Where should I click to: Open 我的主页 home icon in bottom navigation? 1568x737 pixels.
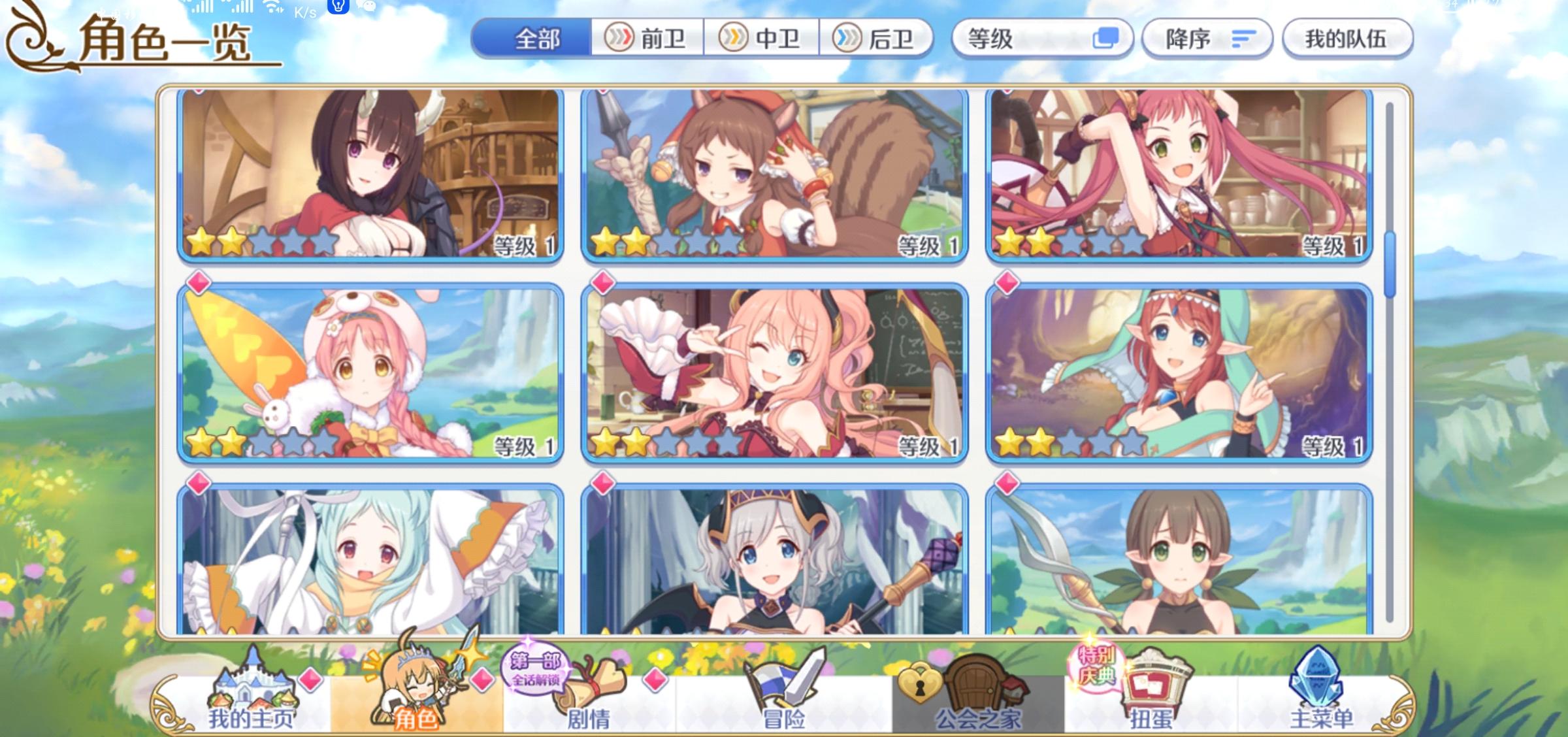coord(255,696)
